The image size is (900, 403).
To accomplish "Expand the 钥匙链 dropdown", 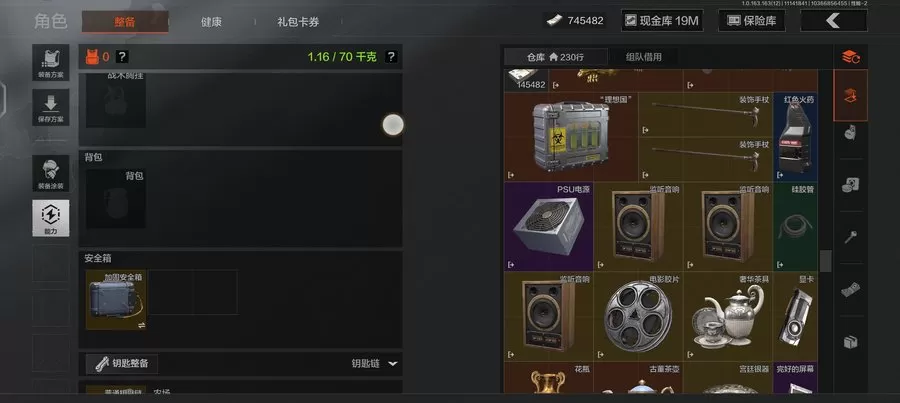I will [374, 364].
